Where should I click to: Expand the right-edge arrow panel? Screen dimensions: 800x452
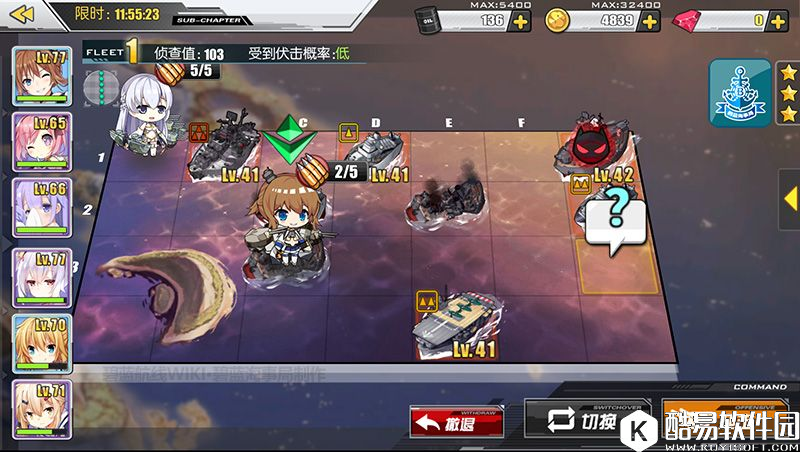790,185
